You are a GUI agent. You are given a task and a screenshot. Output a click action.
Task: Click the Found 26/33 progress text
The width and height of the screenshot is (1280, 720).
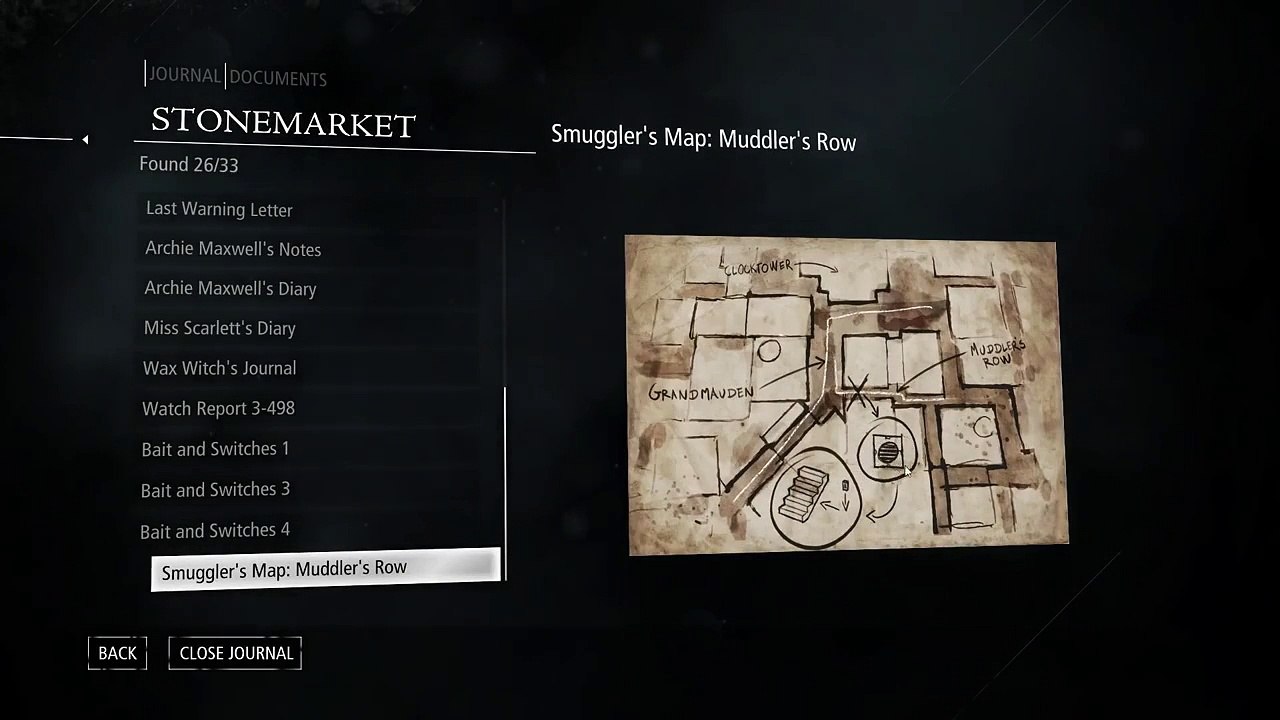(188, 164)
